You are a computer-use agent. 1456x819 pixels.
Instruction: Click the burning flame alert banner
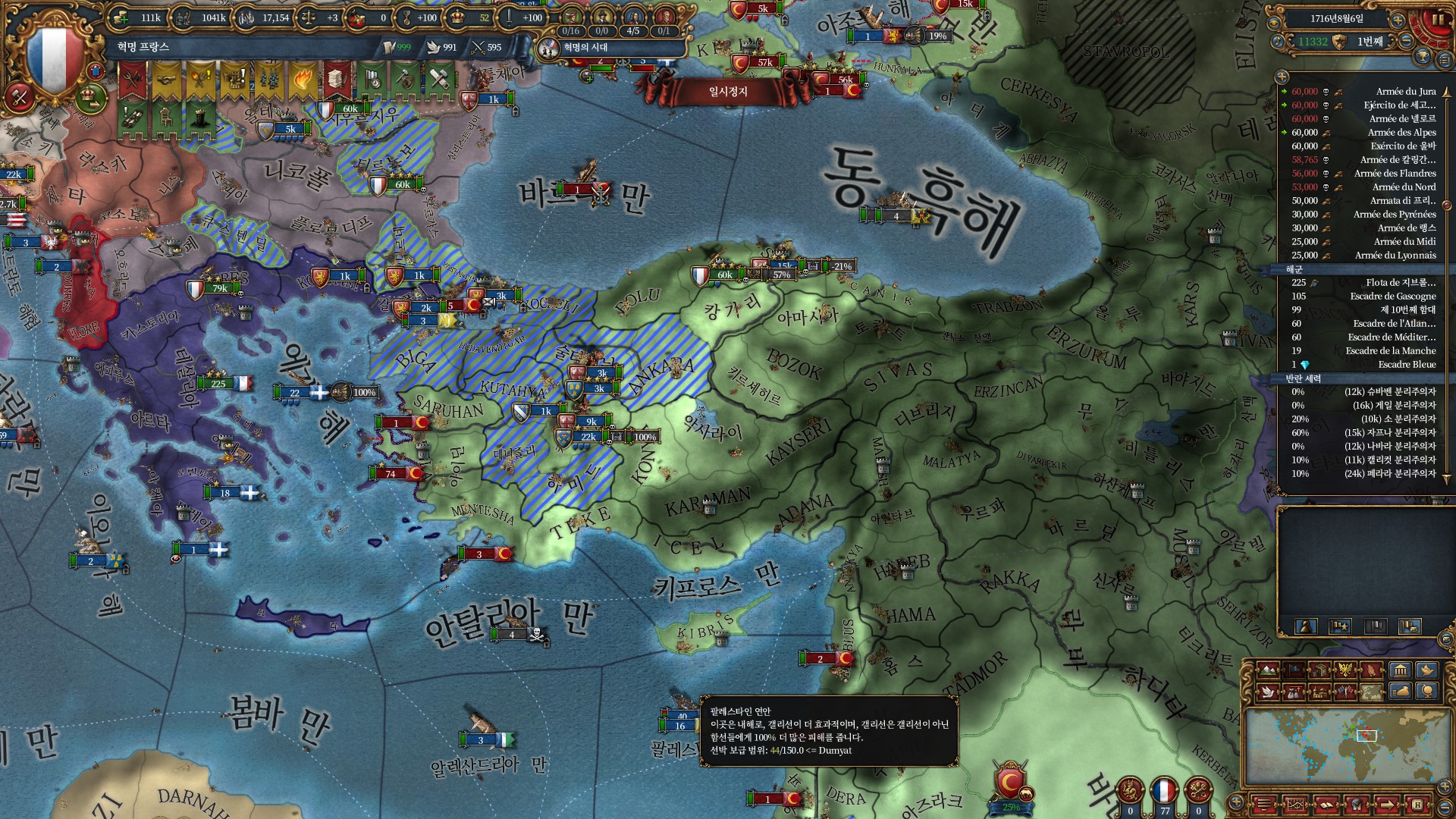[x=303, y=80]
